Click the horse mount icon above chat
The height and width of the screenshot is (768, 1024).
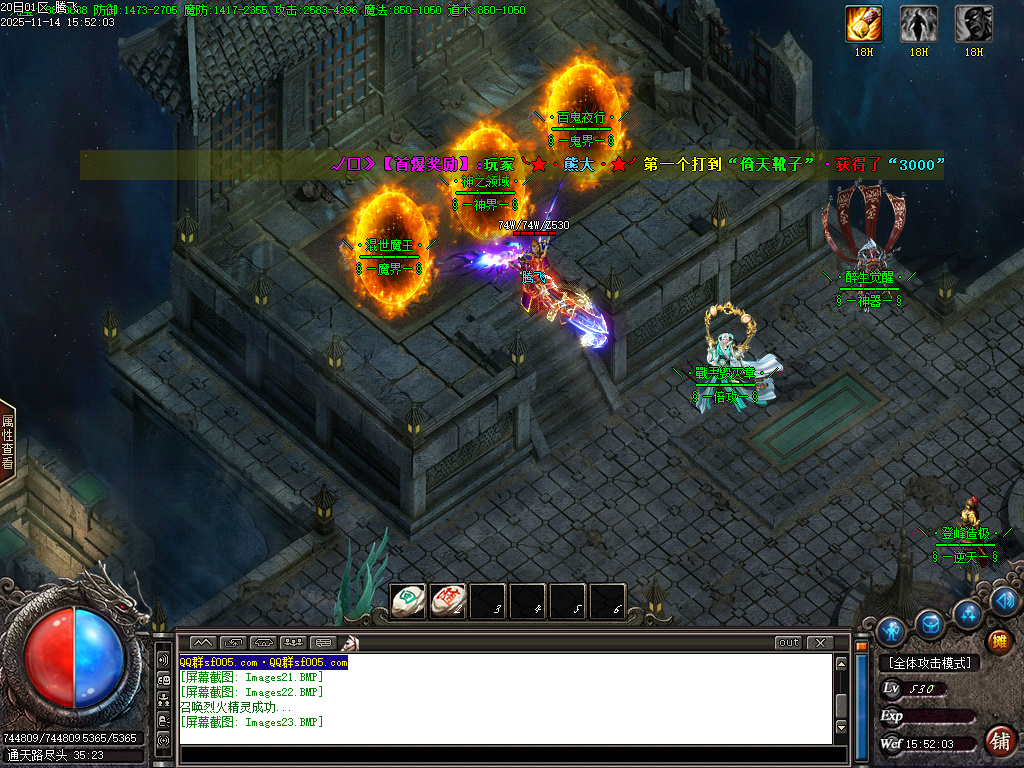tap(351, 642)
